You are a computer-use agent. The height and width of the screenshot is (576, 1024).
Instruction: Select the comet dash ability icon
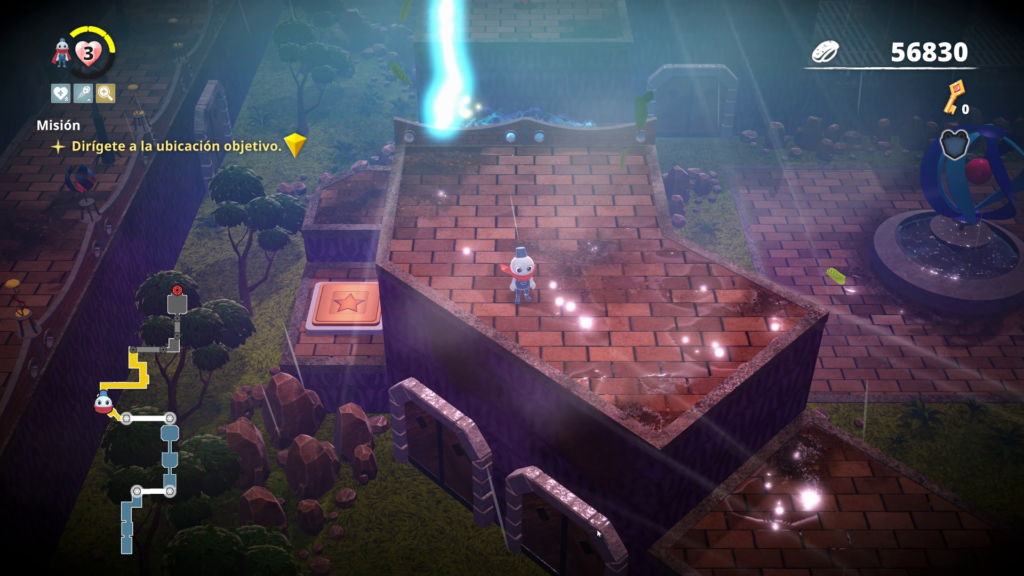83,94
